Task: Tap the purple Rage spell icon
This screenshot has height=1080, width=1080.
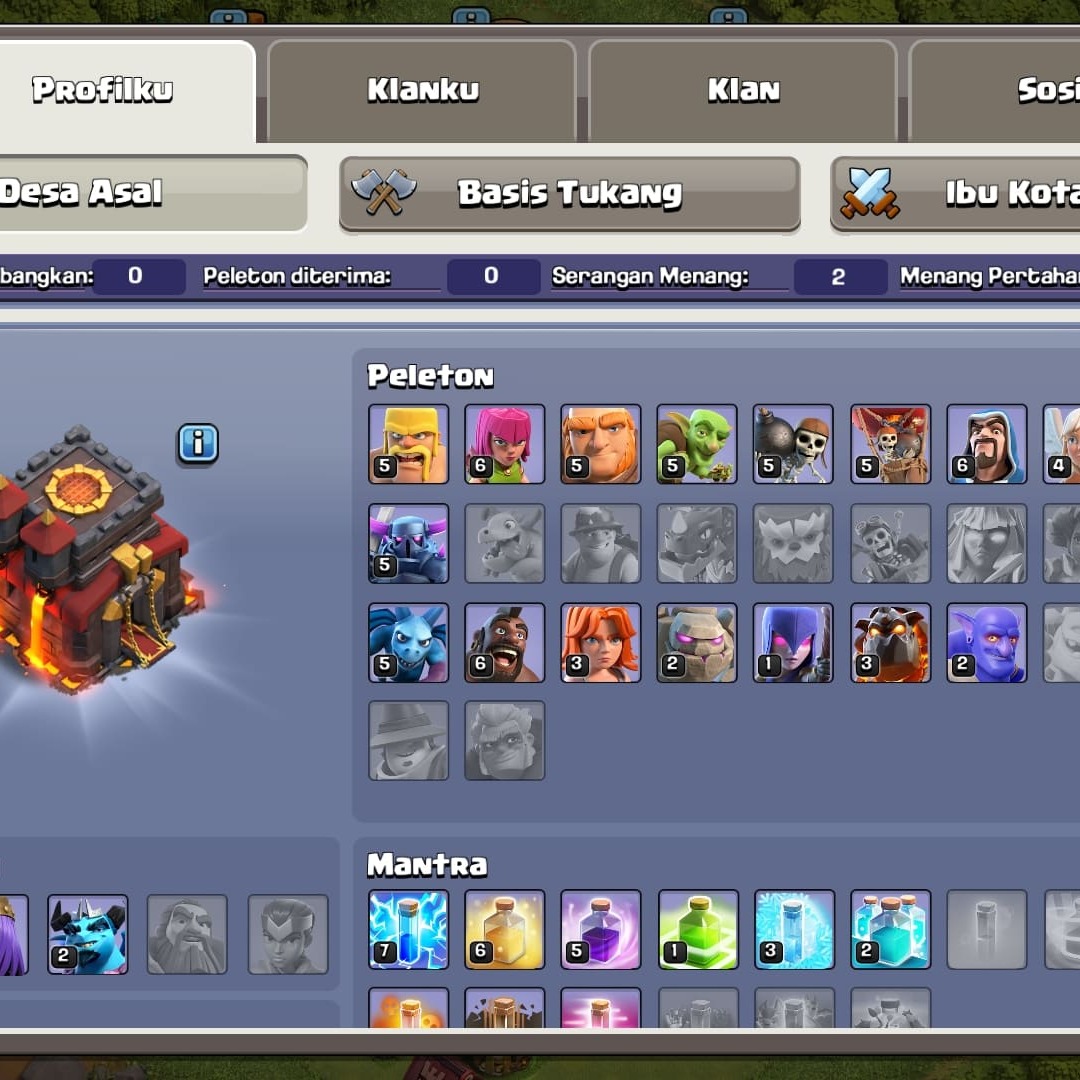Action: click(600, 930)
